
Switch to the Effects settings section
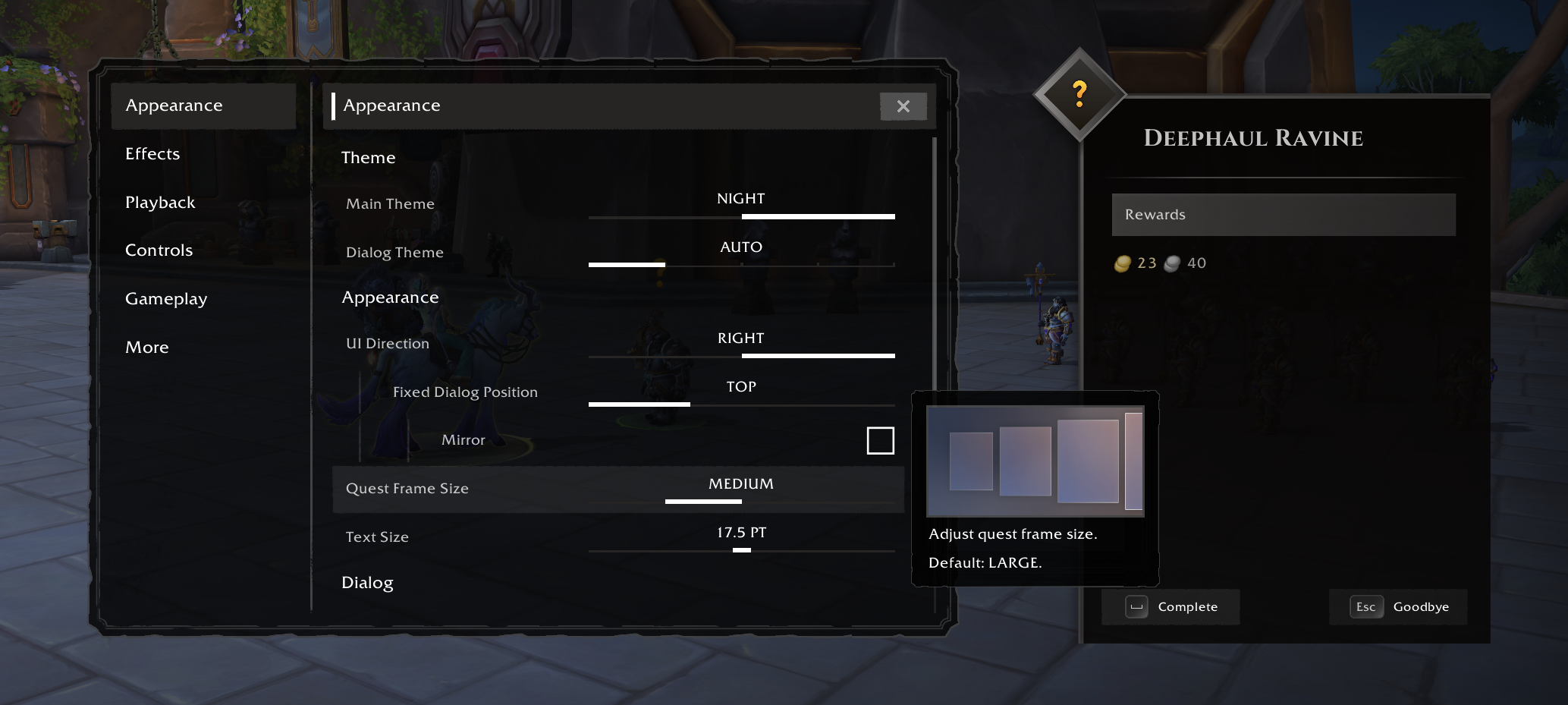point(152,153)
